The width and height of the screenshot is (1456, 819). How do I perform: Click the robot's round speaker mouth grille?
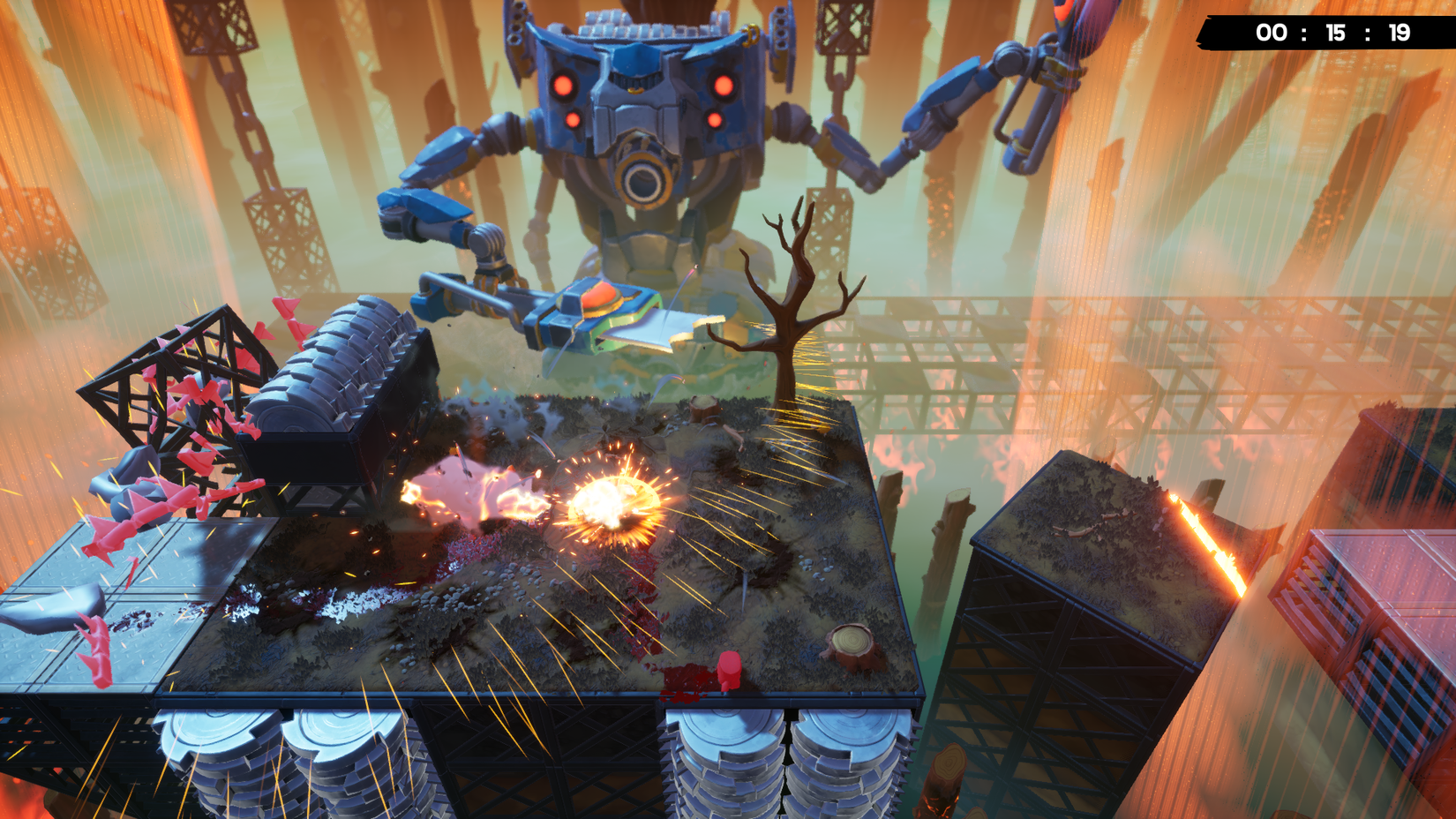pyautogui.click(x=644, y=183)
